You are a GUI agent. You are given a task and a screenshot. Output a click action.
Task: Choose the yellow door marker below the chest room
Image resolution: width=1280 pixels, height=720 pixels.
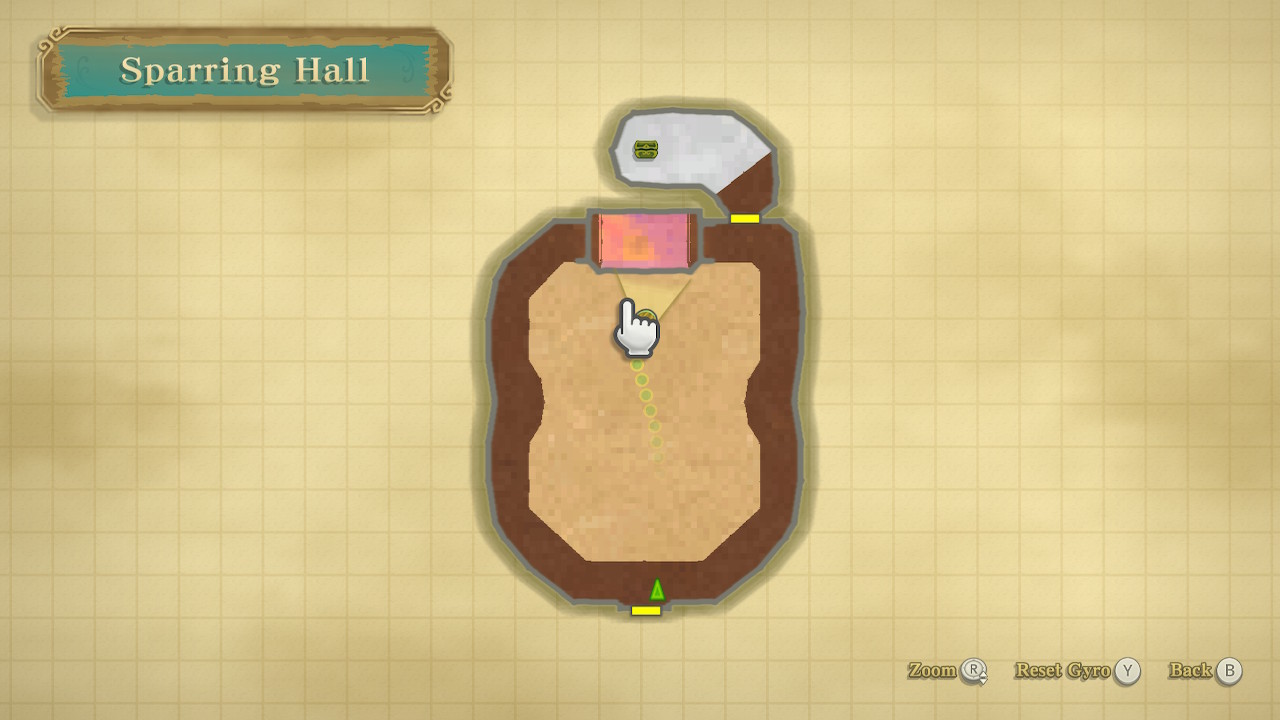[x=745, y=218]
